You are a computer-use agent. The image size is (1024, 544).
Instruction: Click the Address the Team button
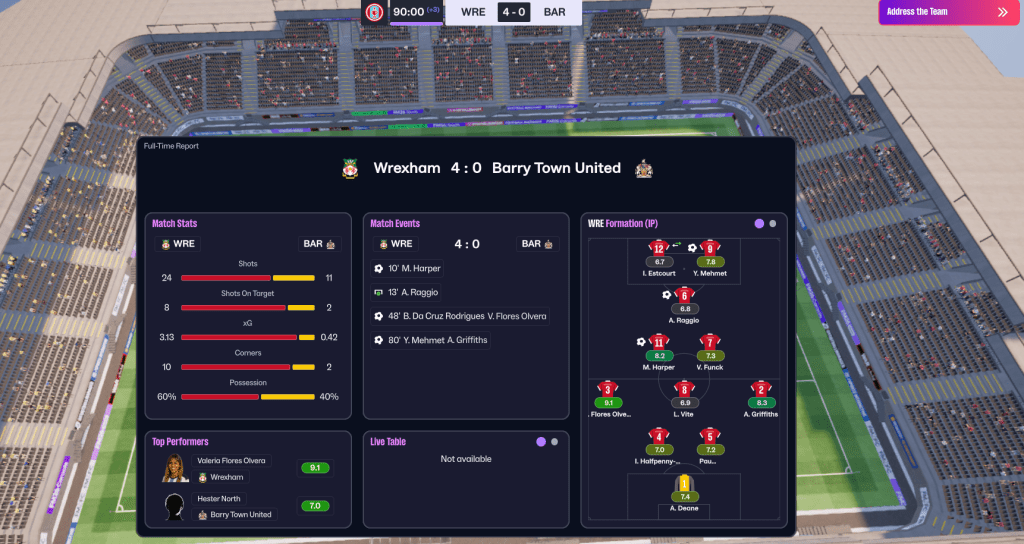click(x=949, y=12)
